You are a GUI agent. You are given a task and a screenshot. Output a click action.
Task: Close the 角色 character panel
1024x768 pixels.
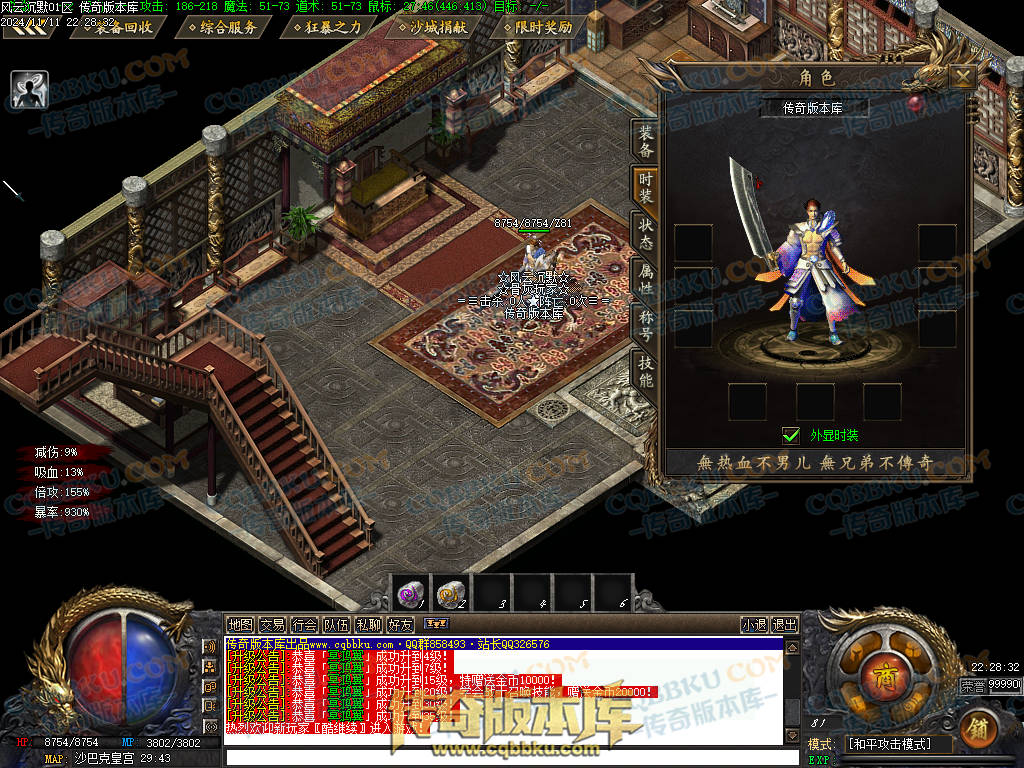click(962, 77)
